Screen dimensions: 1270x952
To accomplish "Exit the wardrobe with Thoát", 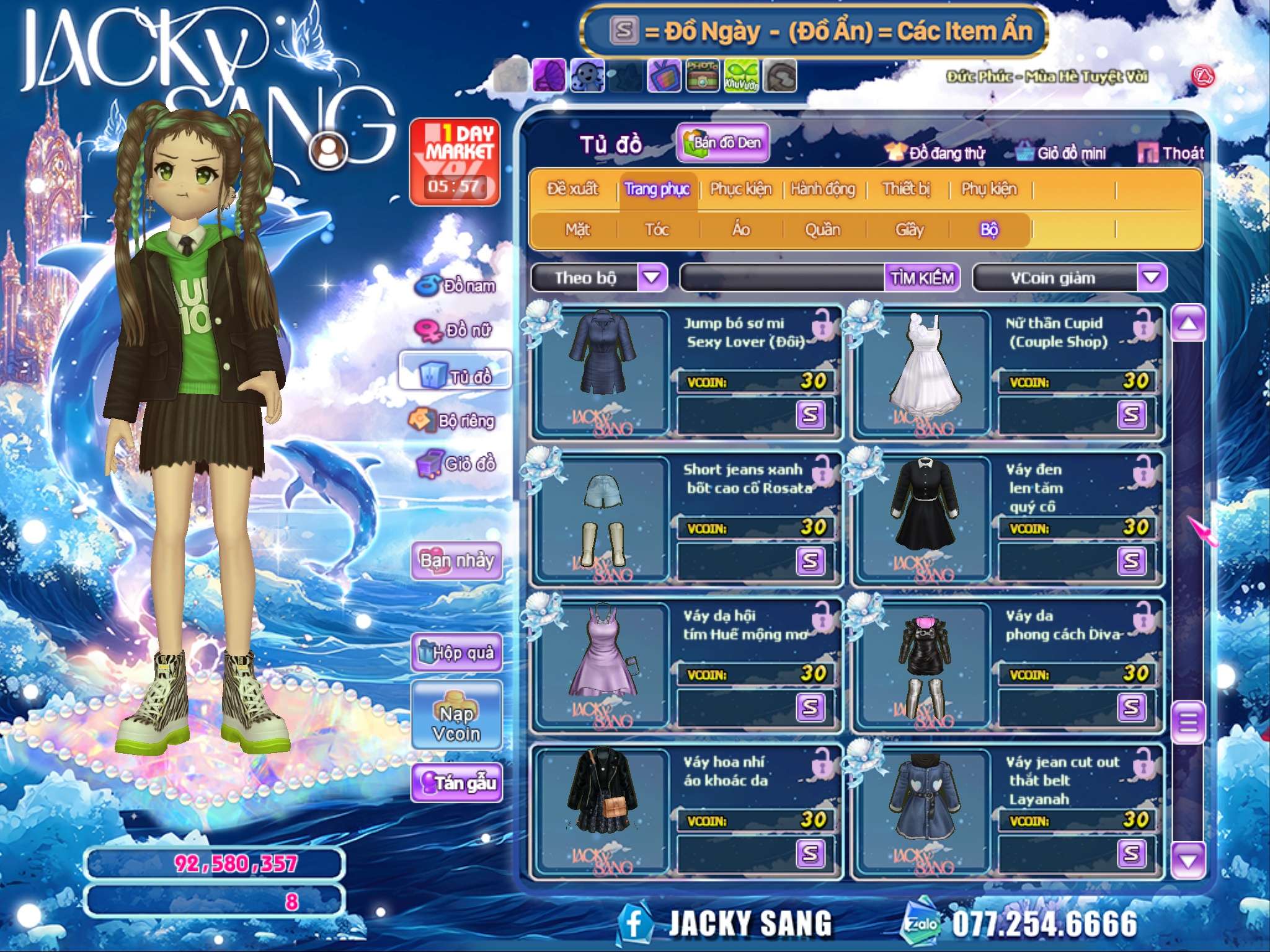I will 1171,153.
